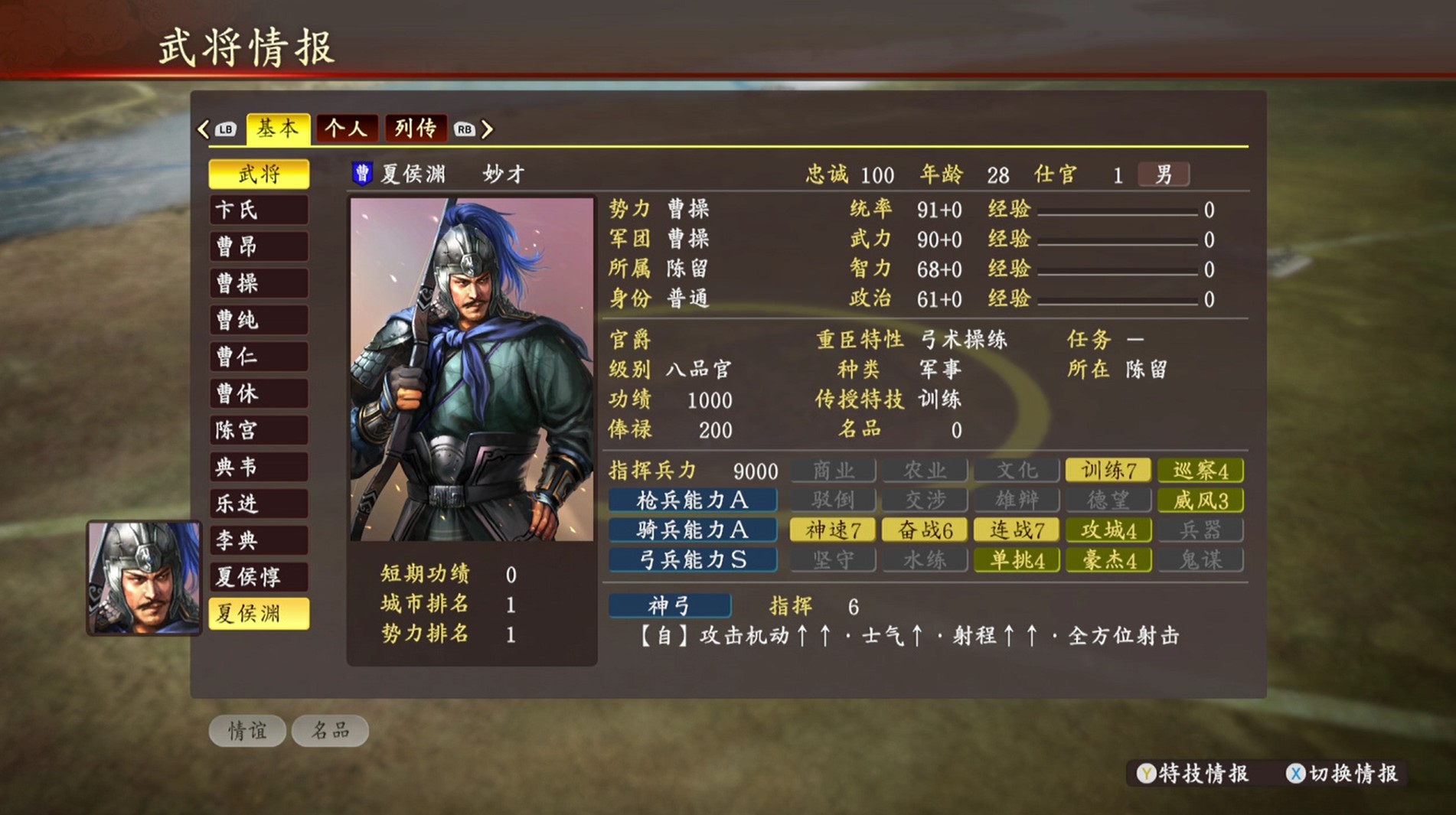Choose 卞氏 from the officer list

tap(259, 210)
